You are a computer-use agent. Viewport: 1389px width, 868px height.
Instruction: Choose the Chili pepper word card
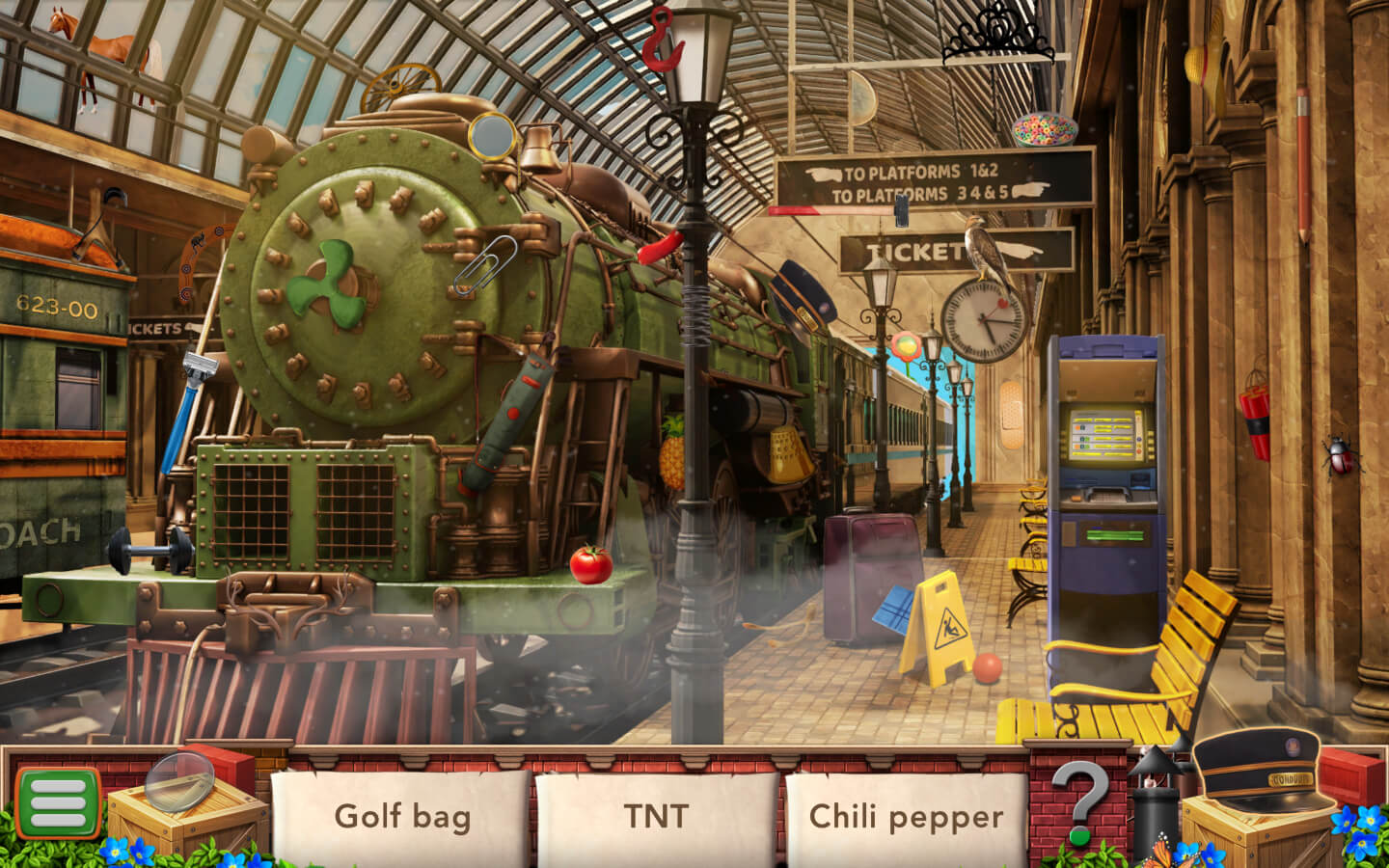click(x=905, y=816)
